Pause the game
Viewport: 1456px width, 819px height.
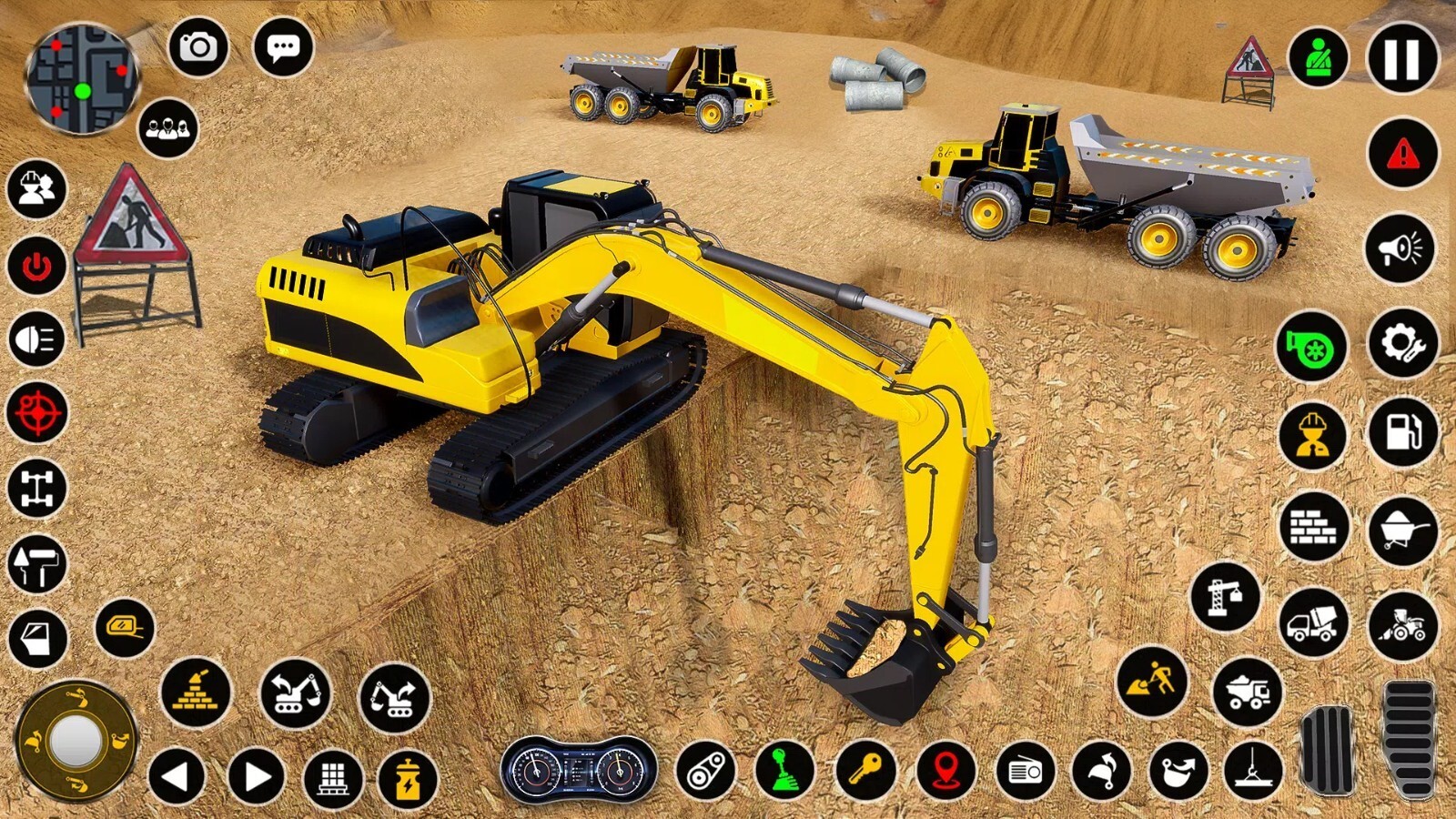point(1402,58)
